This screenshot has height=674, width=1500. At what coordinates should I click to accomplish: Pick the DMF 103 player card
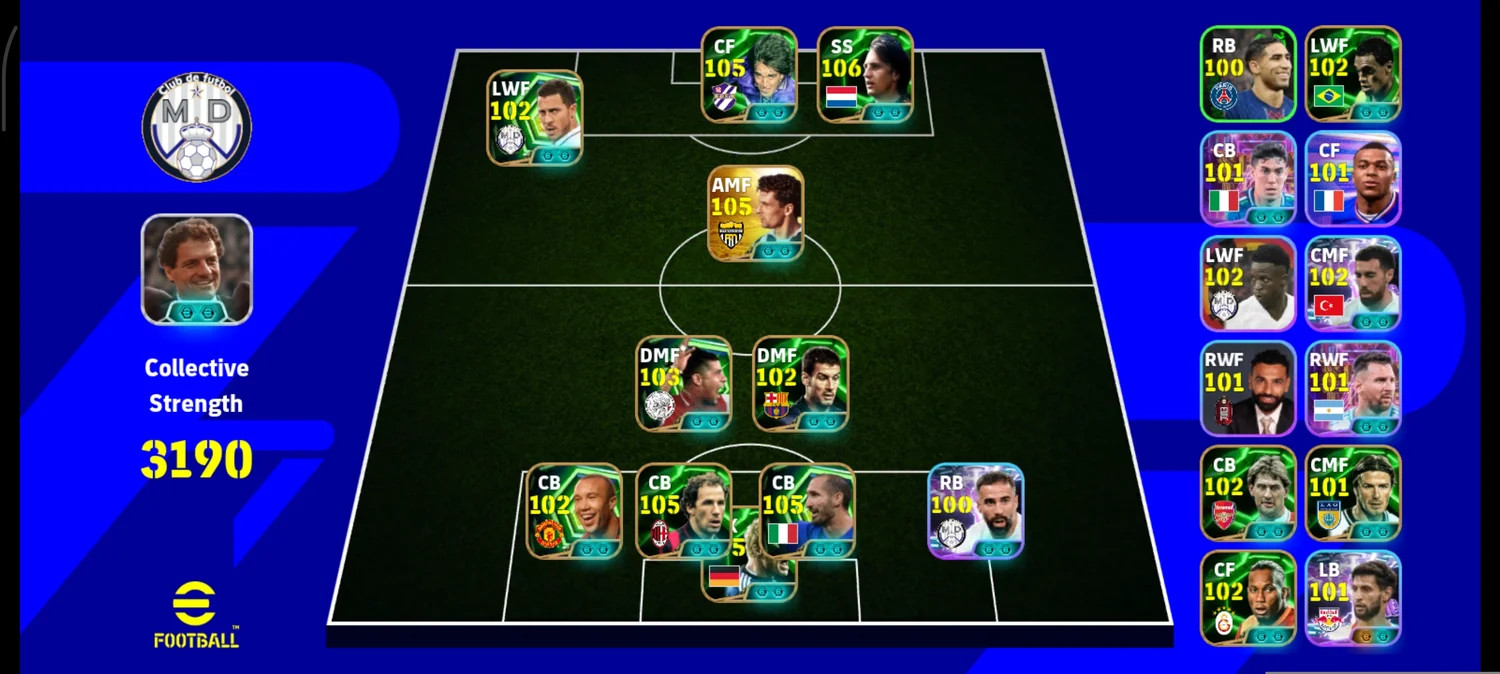pyautogui.click(x=684, y=383)
